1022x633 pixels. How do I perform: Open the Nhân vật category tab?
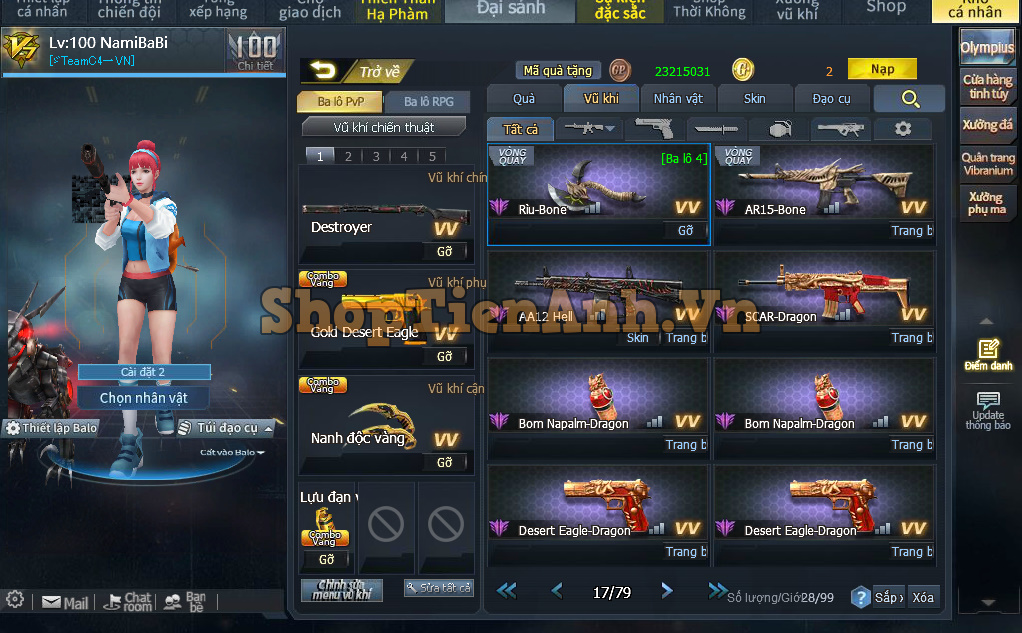tap(678, 98)
